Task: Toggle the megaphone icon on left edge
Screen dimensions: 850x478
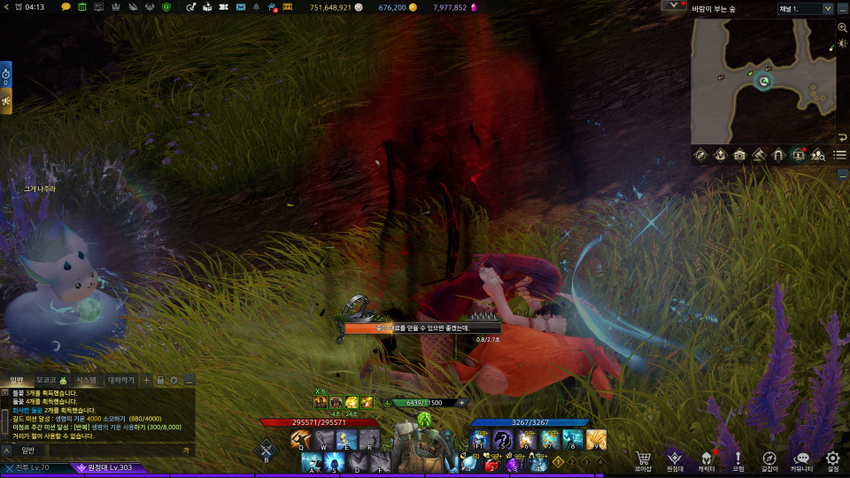Action: tap(6, 101)
